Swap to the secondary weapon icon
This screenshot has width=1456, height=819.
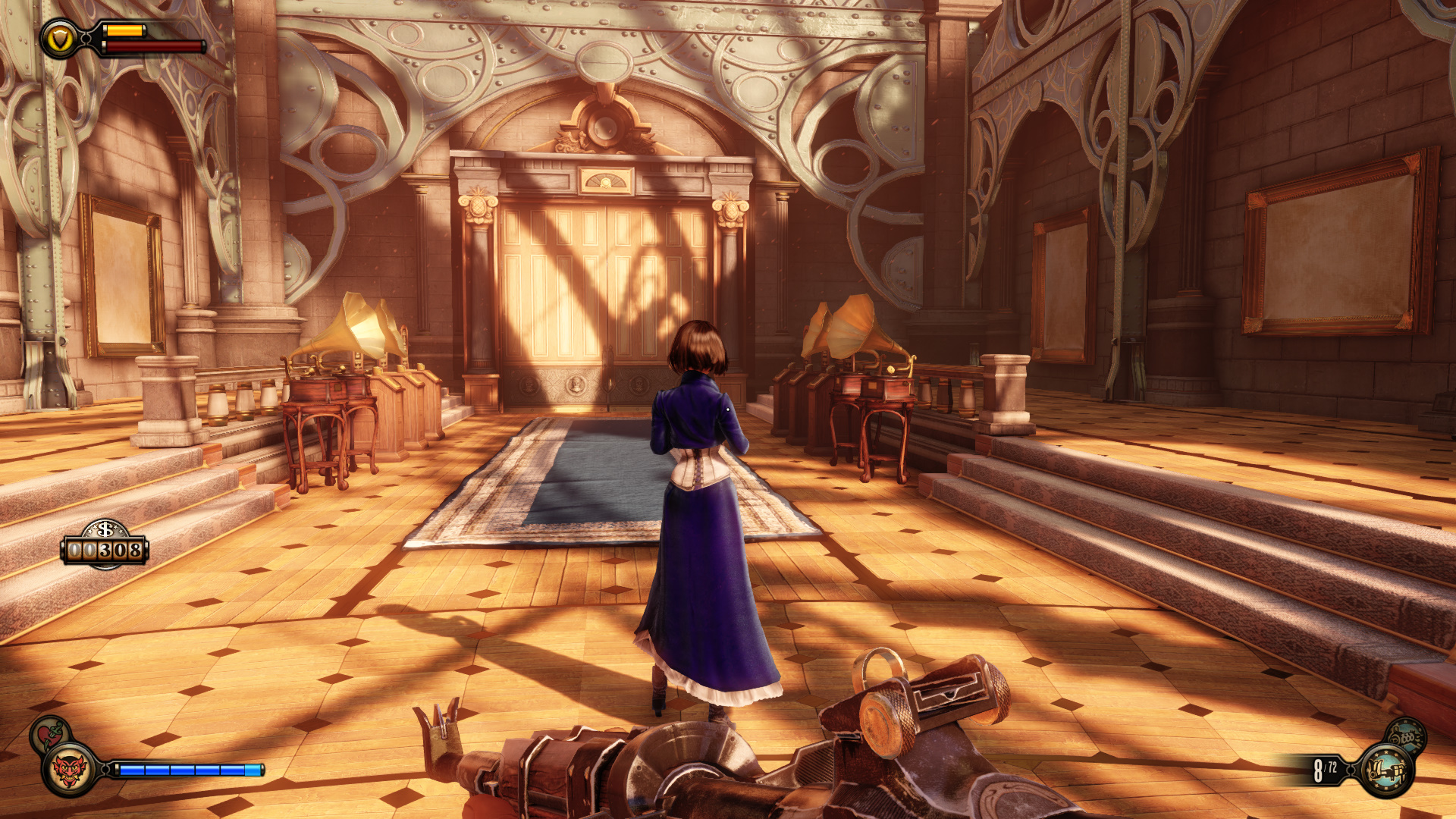tap(1405, 736)
